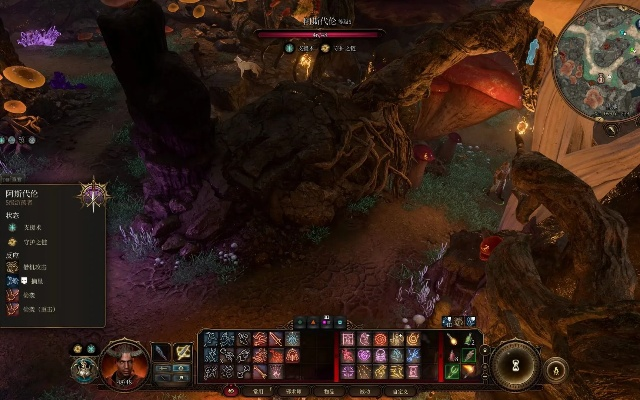Use the first spell in the red hotbar section
Screen dimensions: 640x400
[349, 339]
